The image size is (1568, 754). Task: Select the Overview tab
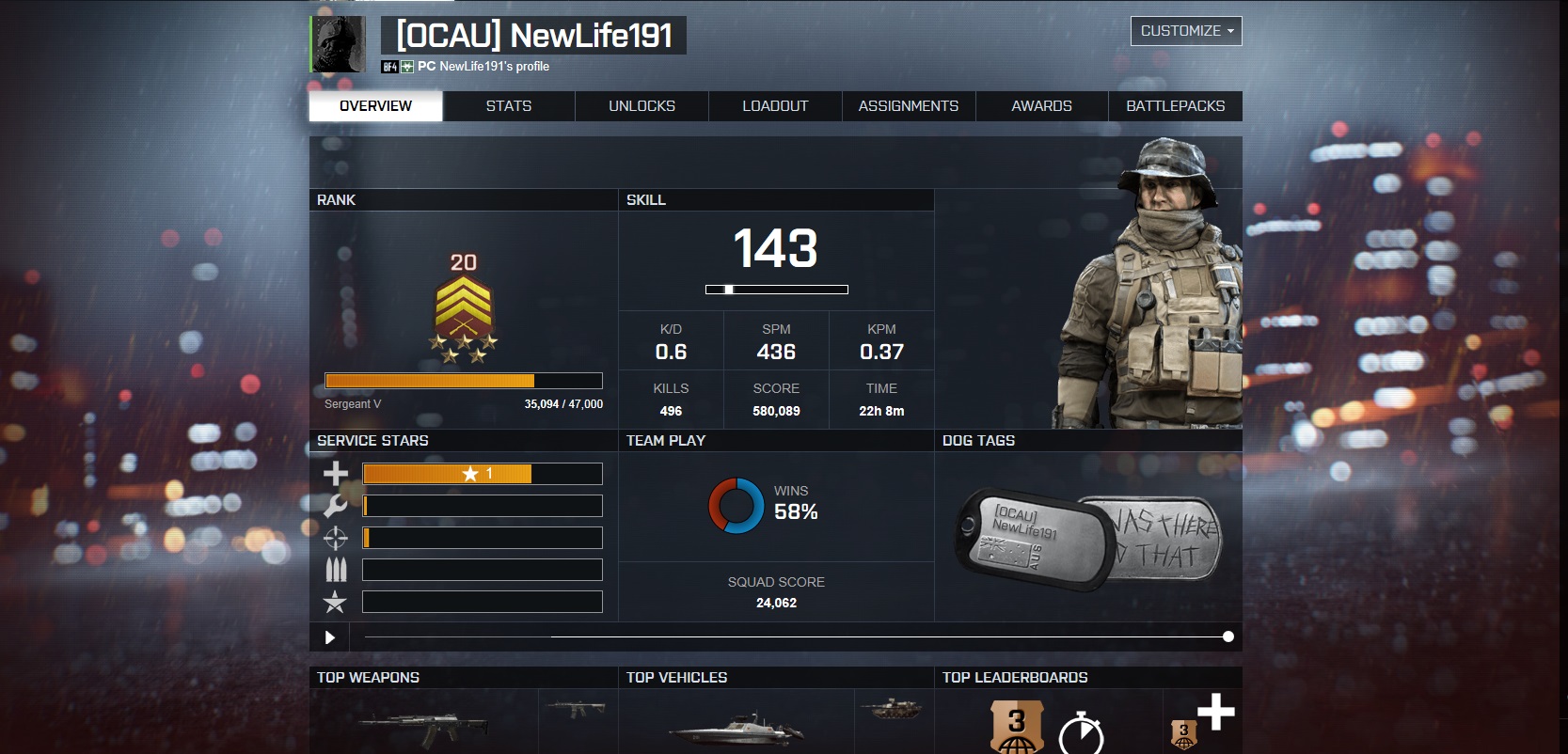(375, 106)
